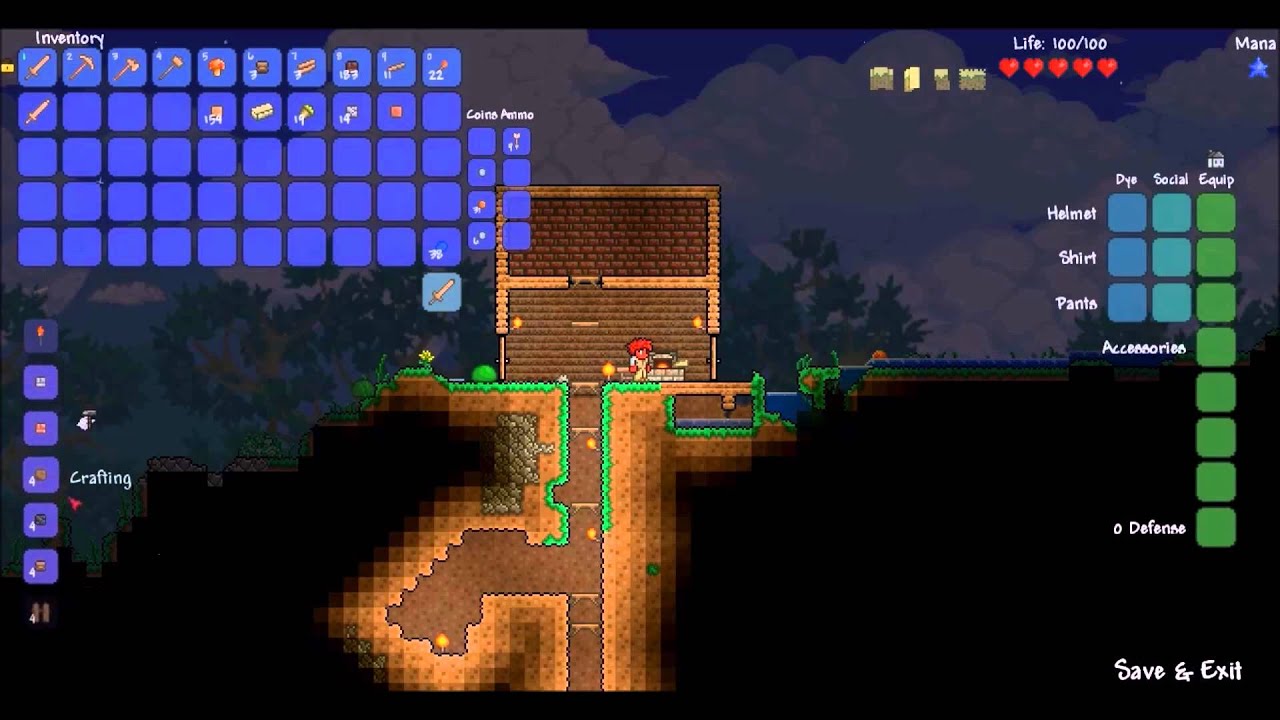The height and width of the screenshot is (720, 1280).
Task: Open the housing menu house icon
Action: coord(1216,160)
